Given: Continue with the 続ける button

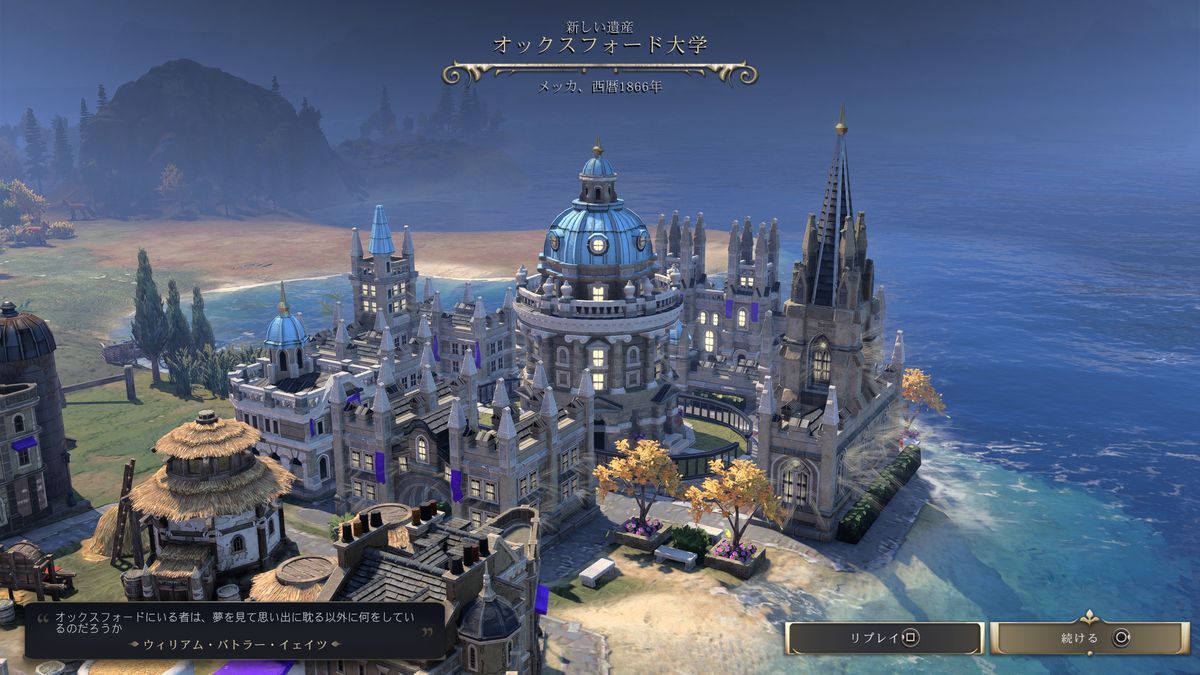Looking at the screenshot, I should pos(1088,638).
